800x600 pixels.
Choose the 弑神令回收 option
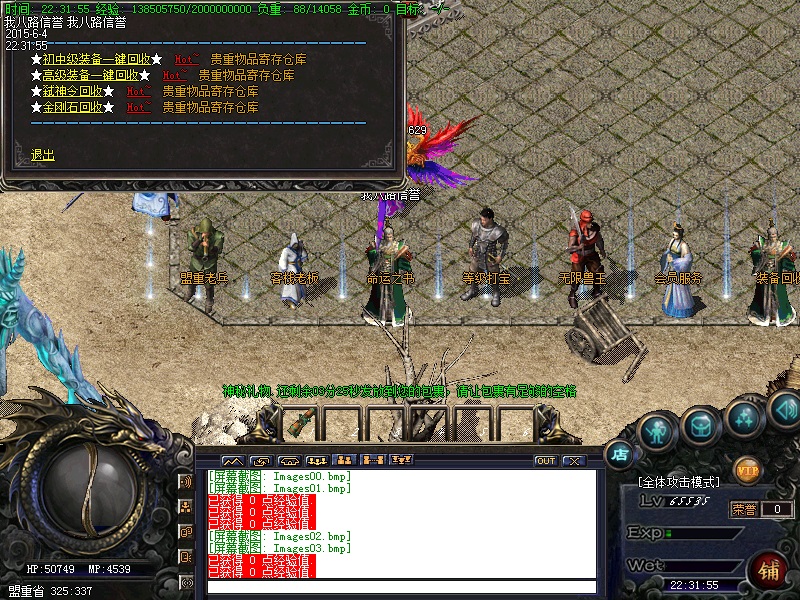click(73, 91)
